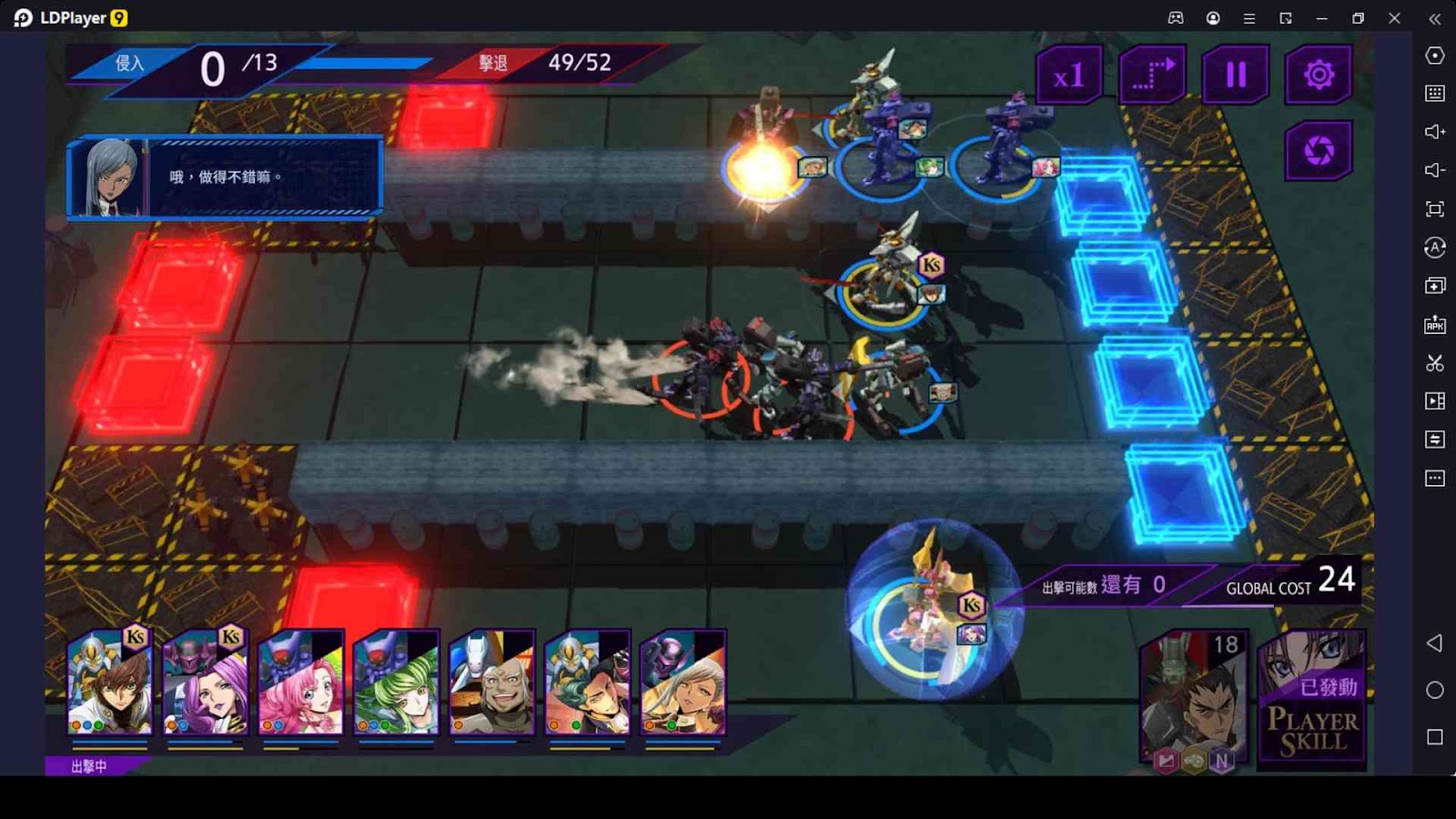Select the purple-haired pilot unit card

[206, 682]
